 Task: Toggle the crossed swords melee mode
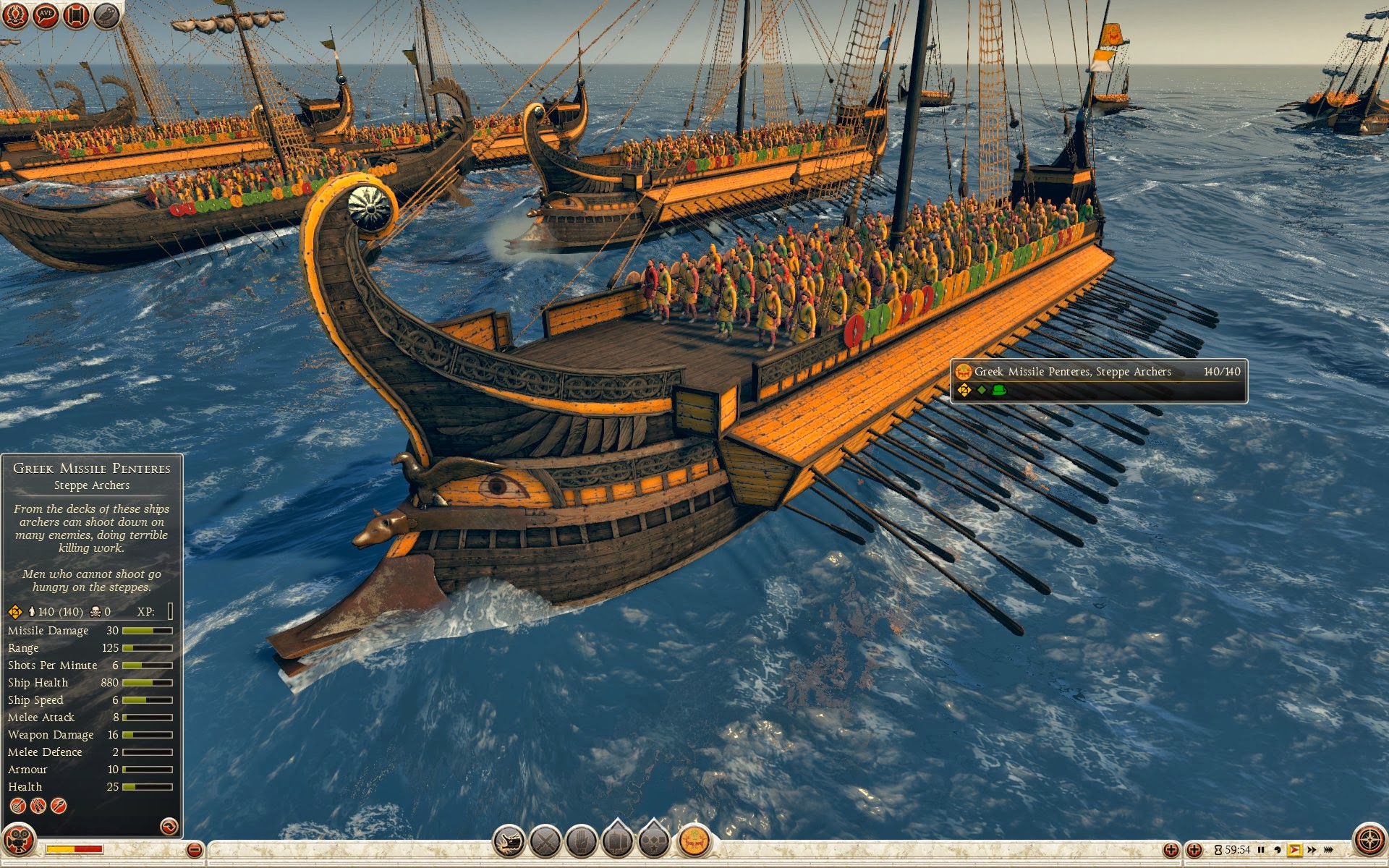coord(545,841)
